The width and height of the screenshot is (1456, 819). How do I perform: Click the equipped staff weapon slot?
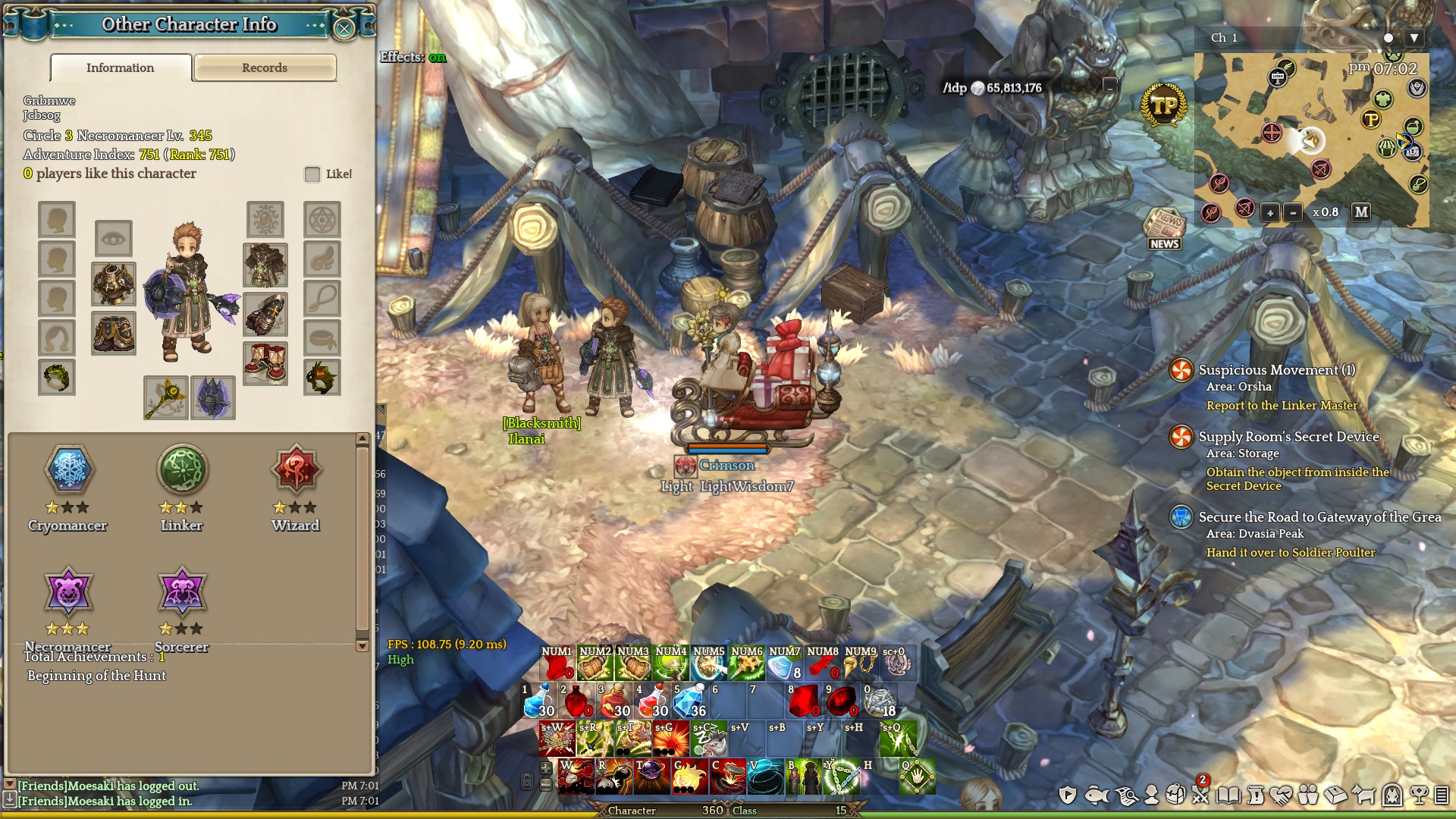pos(166,397)
